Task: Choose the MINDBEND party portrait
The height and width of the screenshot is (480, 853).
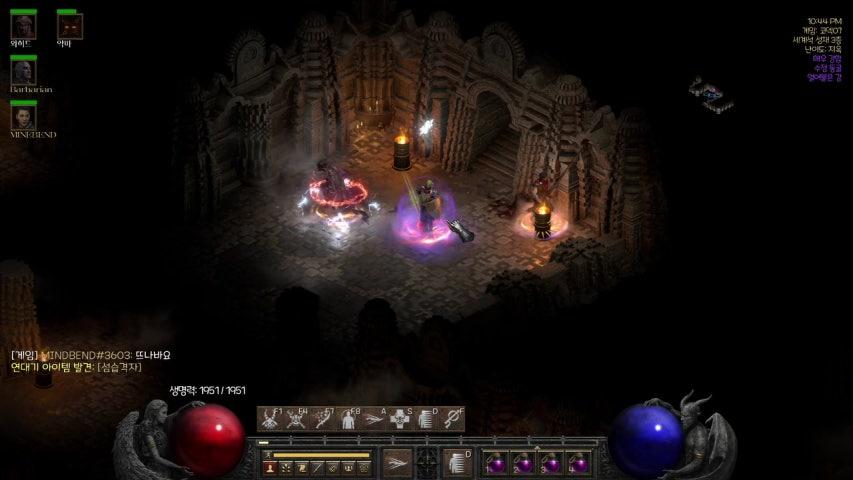Action: [23, 117]
